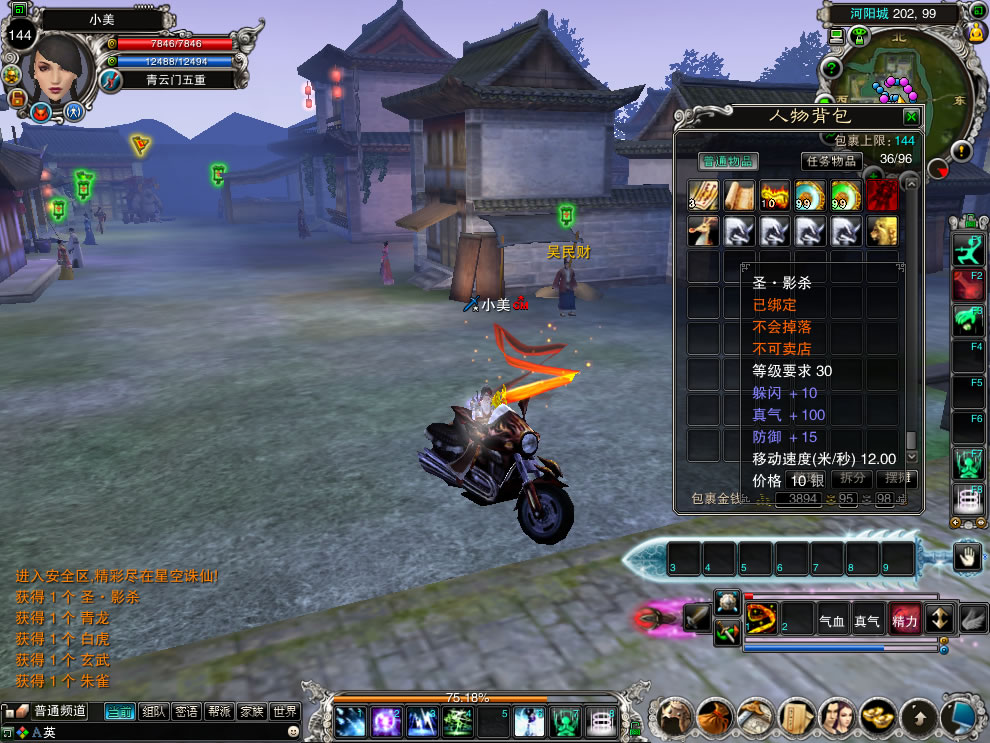
Task: Select the white deer mount item
Action: [x=702, y=231]
